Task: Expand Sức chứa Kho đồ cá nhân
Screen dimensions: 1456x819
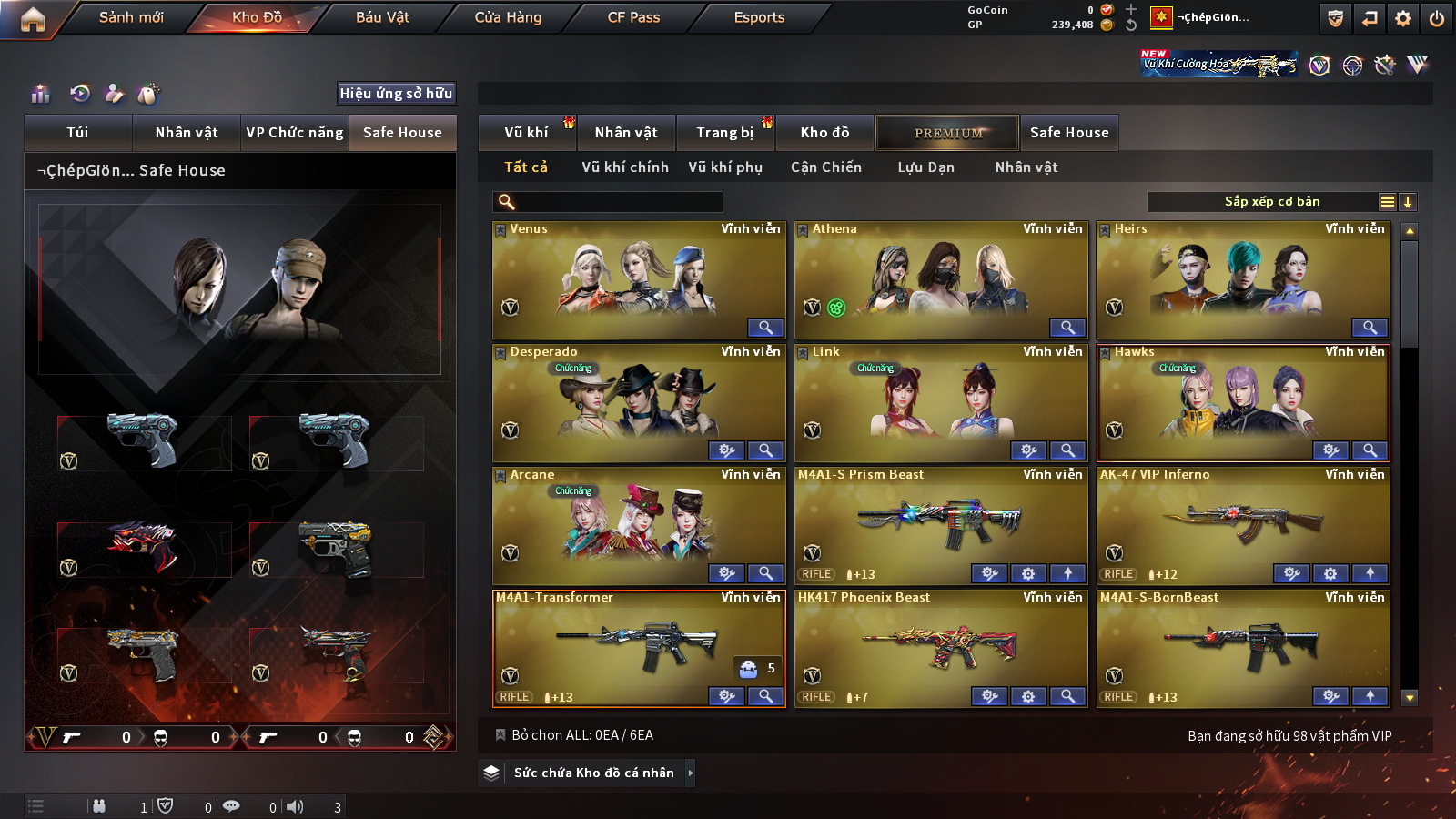Action: 594,773
